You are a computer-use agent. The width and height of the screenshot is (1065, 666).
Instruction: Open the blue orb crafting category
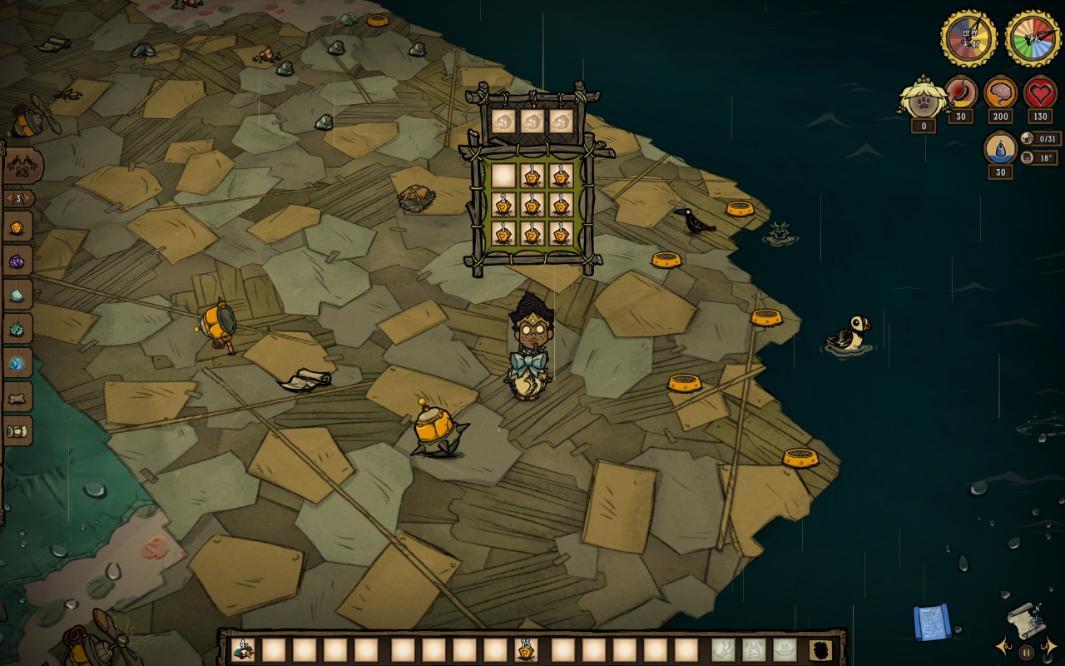pos(17,364)
